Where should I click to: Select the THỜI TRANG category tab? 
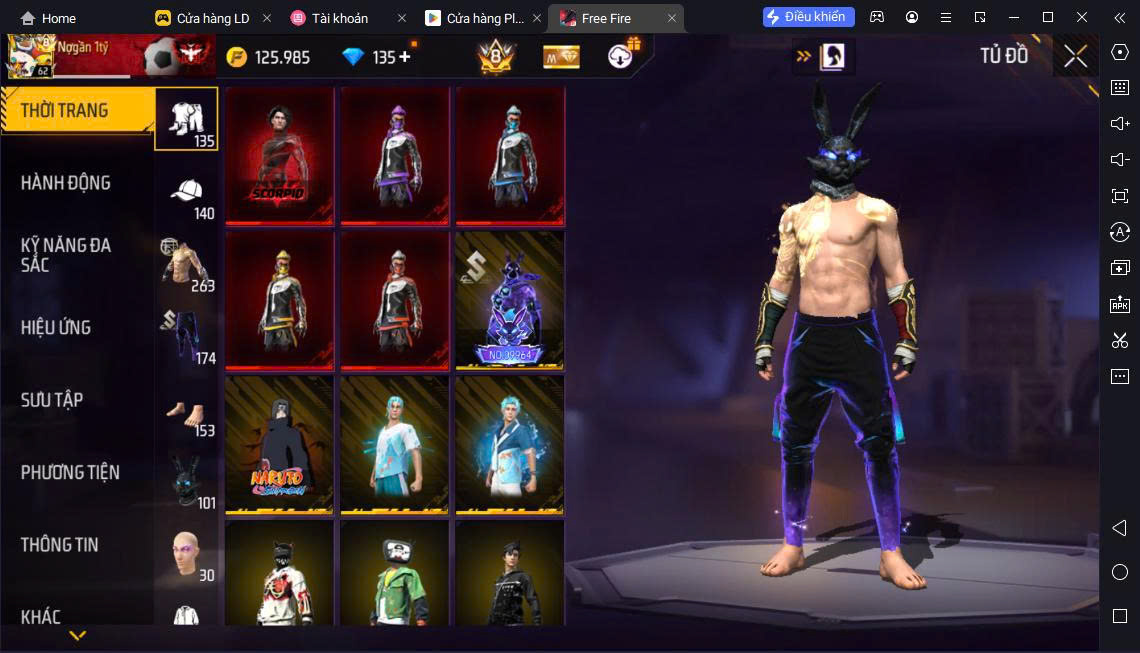point(77,111)
